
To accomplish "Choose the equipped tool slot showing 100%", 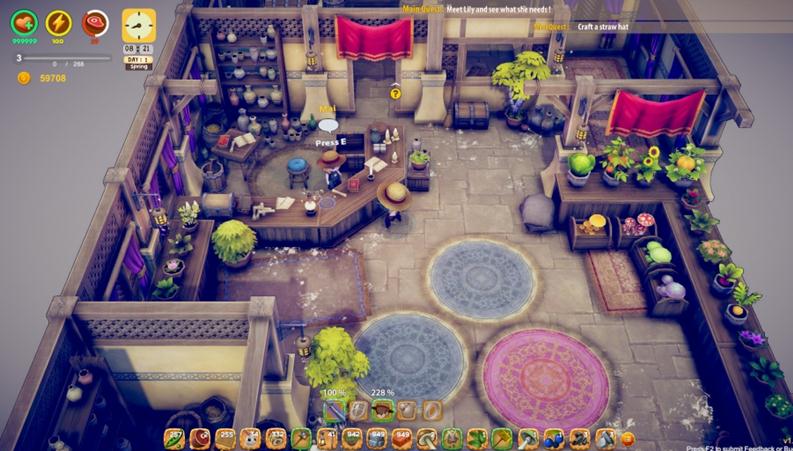I will coord(334,410).
